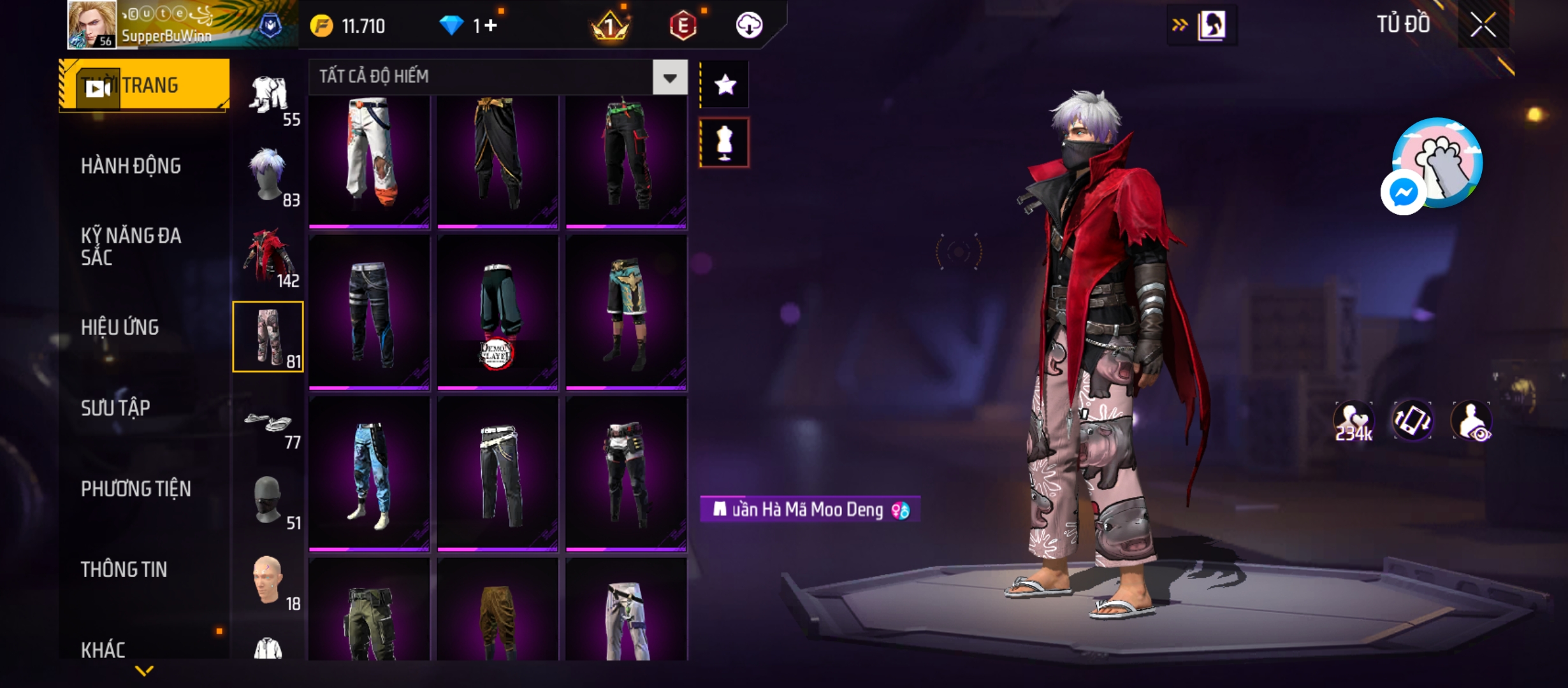The width and height of the screenshot is (1568, 688).
Task: Select the Hiệu Ứng tab
Action: tap(120, 327)
